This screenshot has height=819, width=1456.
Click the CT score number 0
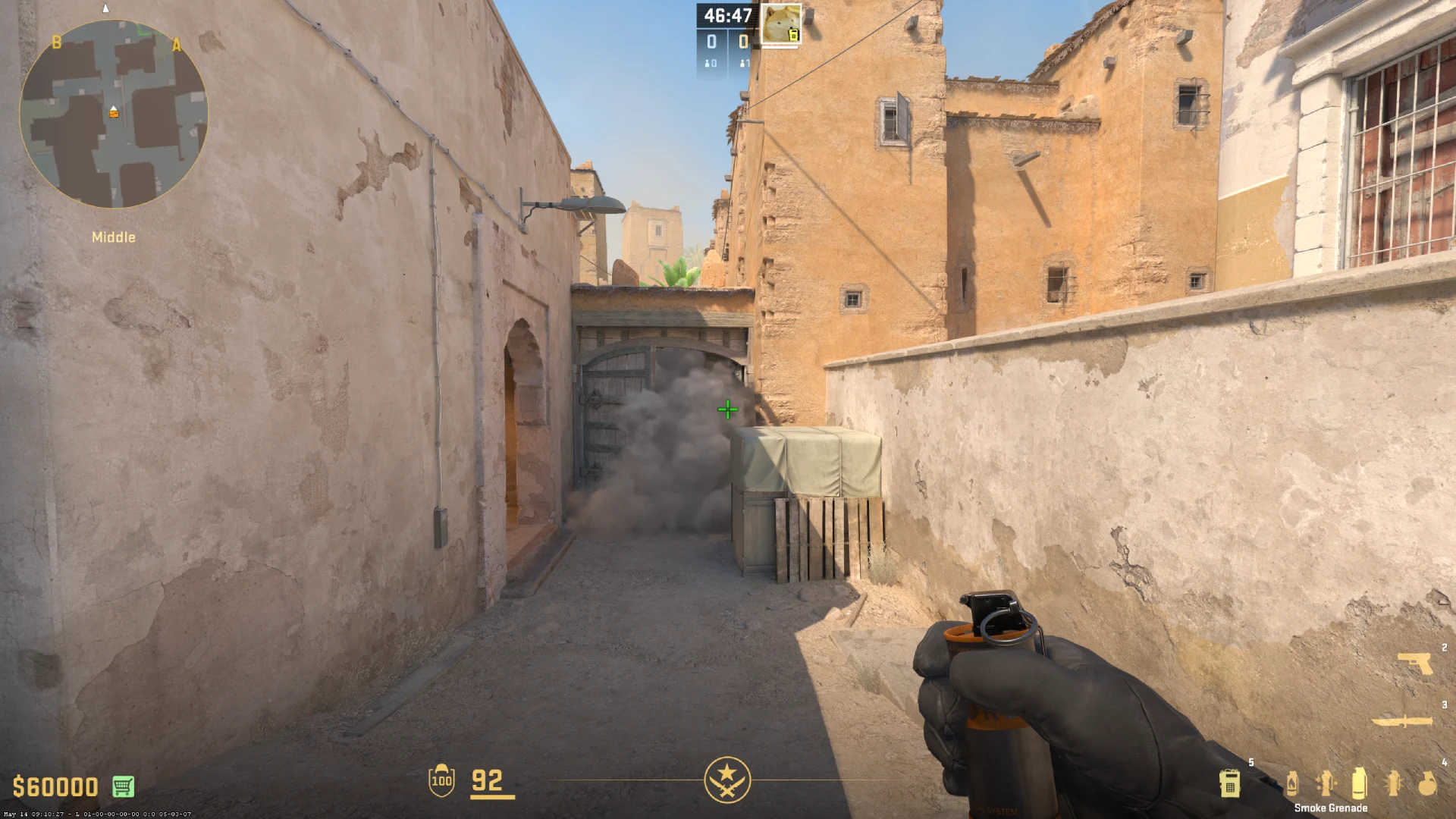pyautogui.click(x=711, y=39)
